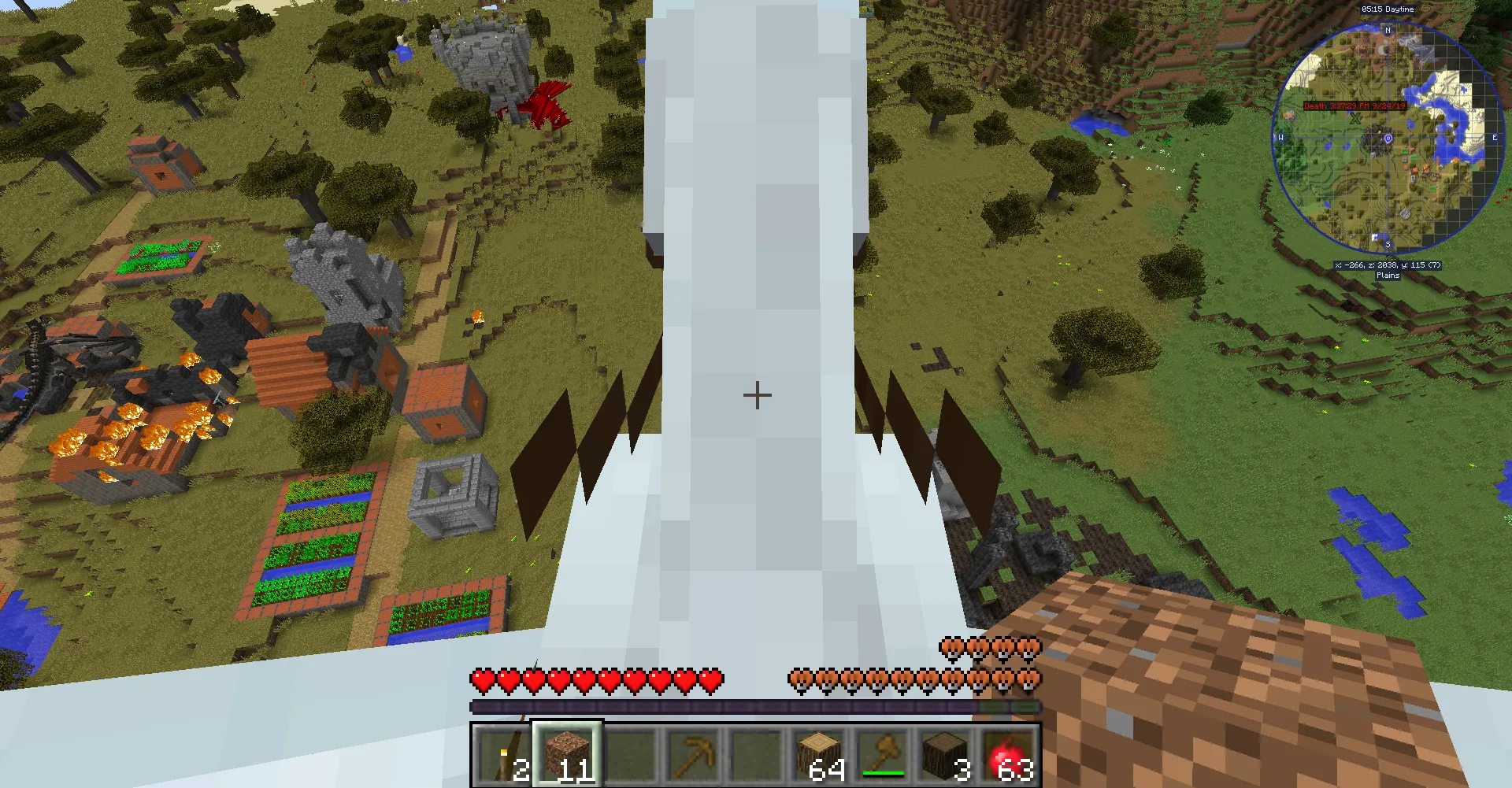Image resolution: width=1512 pixels, height=788 pixels.
Task: Click the 05:15 Daytime display
Action: [1388, 9]
